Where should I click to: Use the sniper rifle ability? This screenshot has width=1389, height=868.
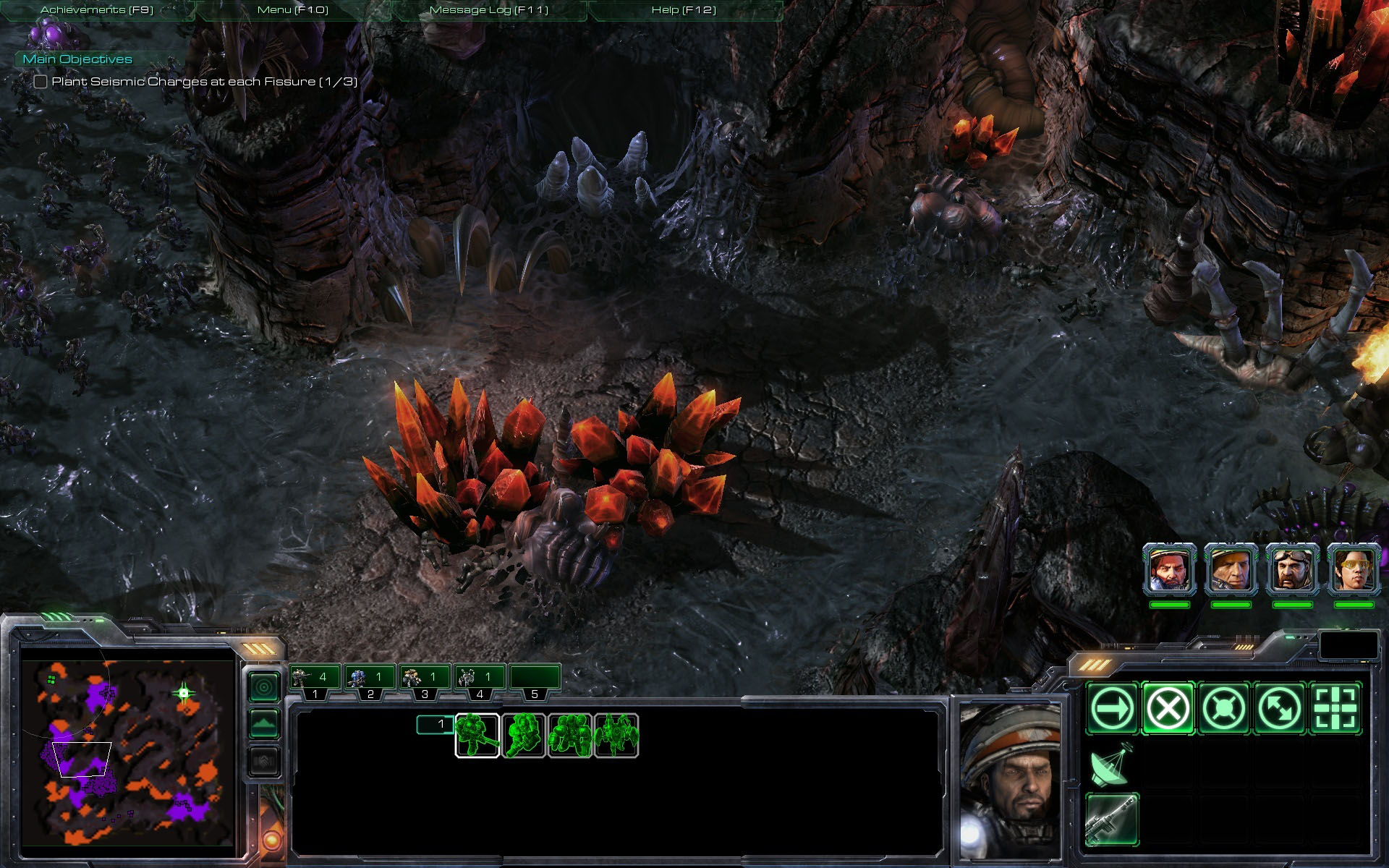[x=1112, y=820]
